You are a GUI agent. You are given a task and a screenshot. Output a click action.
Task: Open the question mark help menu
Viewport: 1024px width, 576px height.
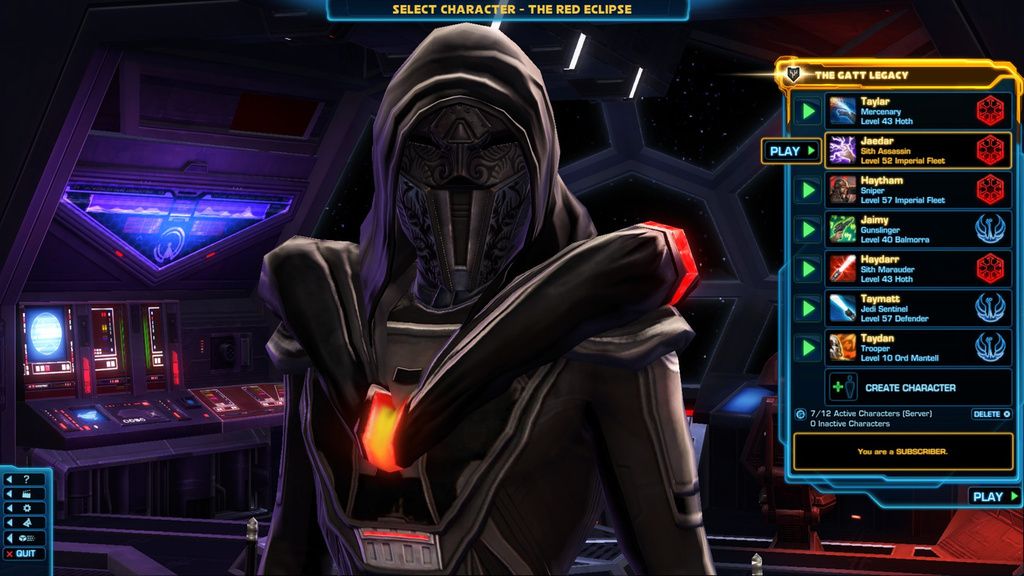pos(24,479)
